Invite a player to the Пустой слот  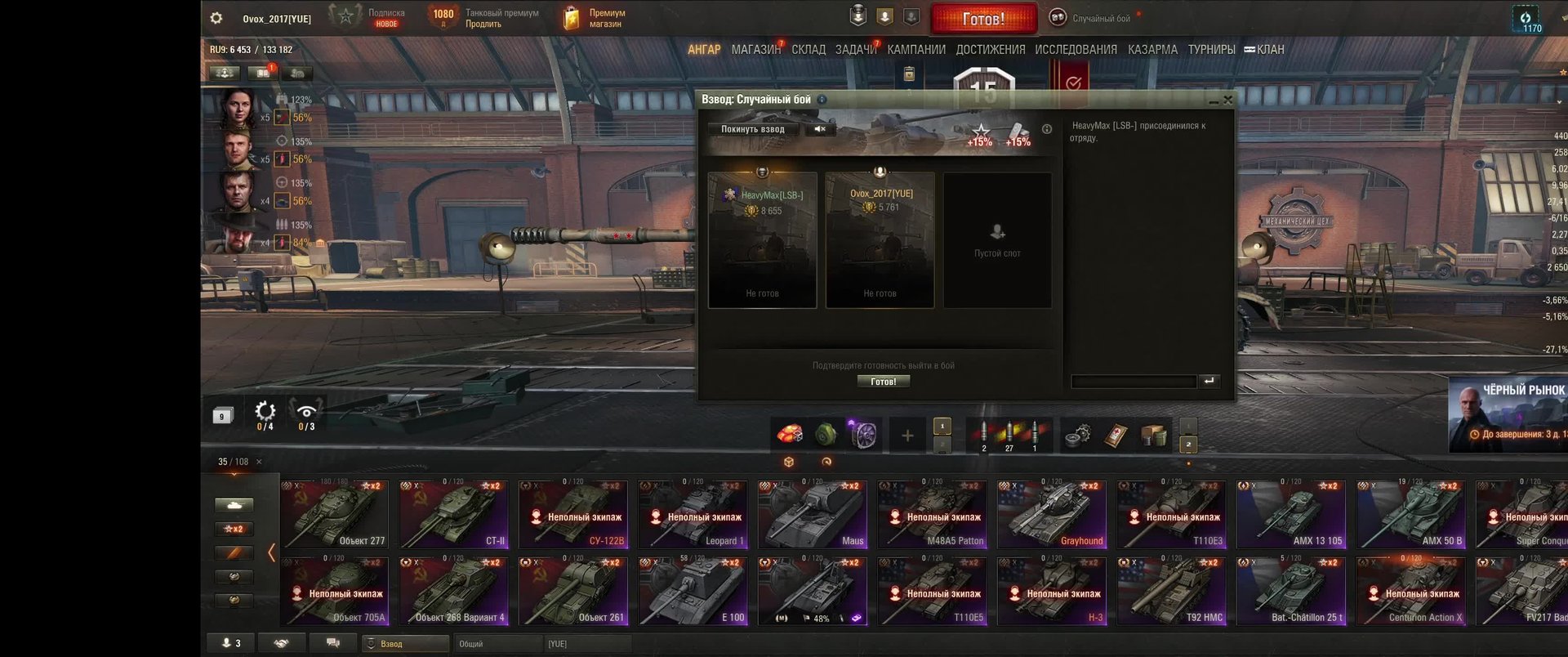coord(997,239)
